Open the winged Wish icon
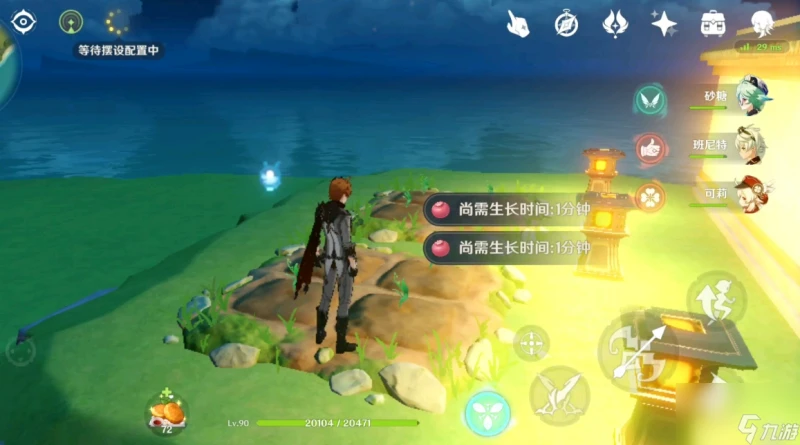The image size is (800, 445). (614, 22)
